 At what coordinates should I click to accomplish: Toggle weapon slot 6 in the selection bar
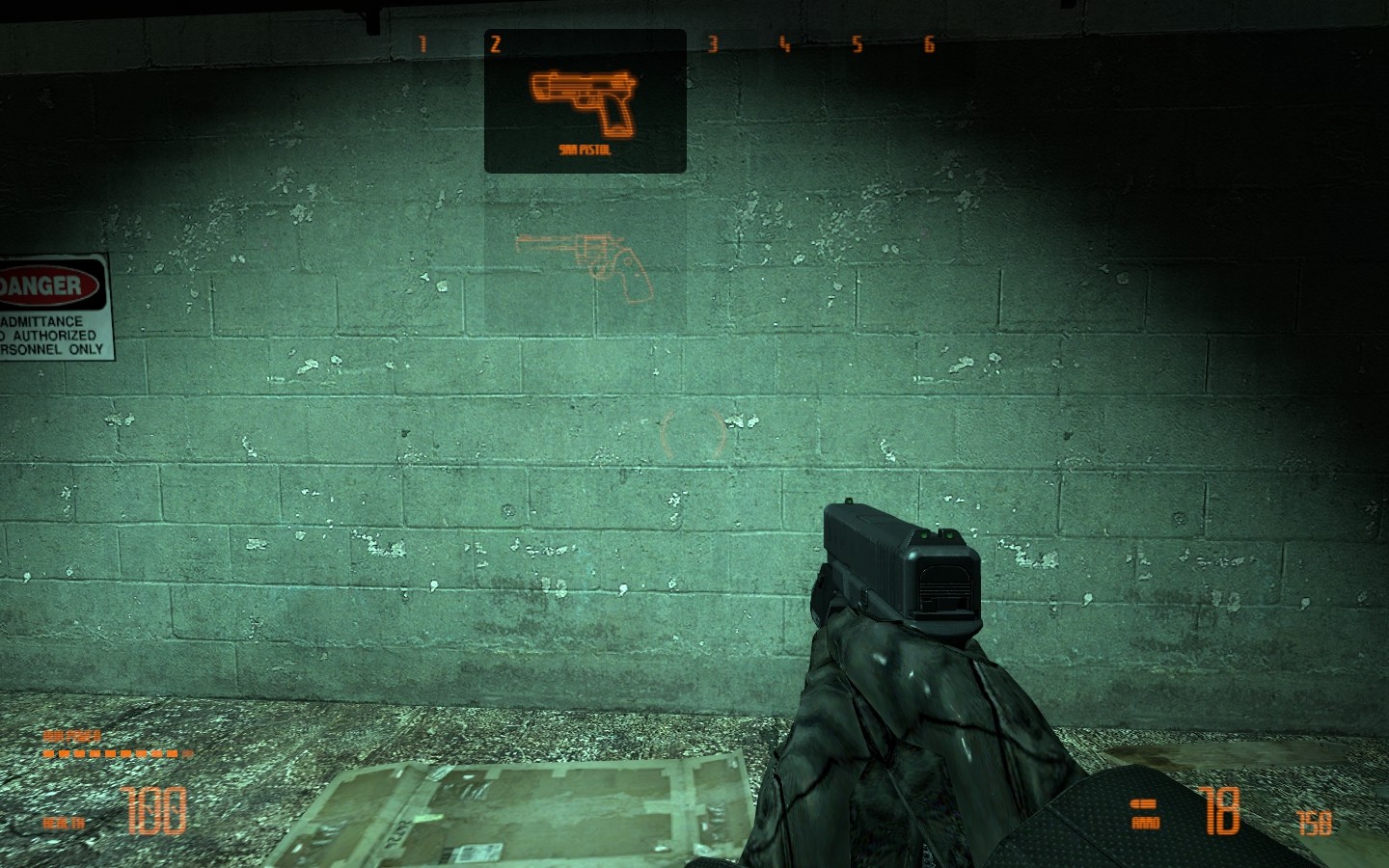927,42
